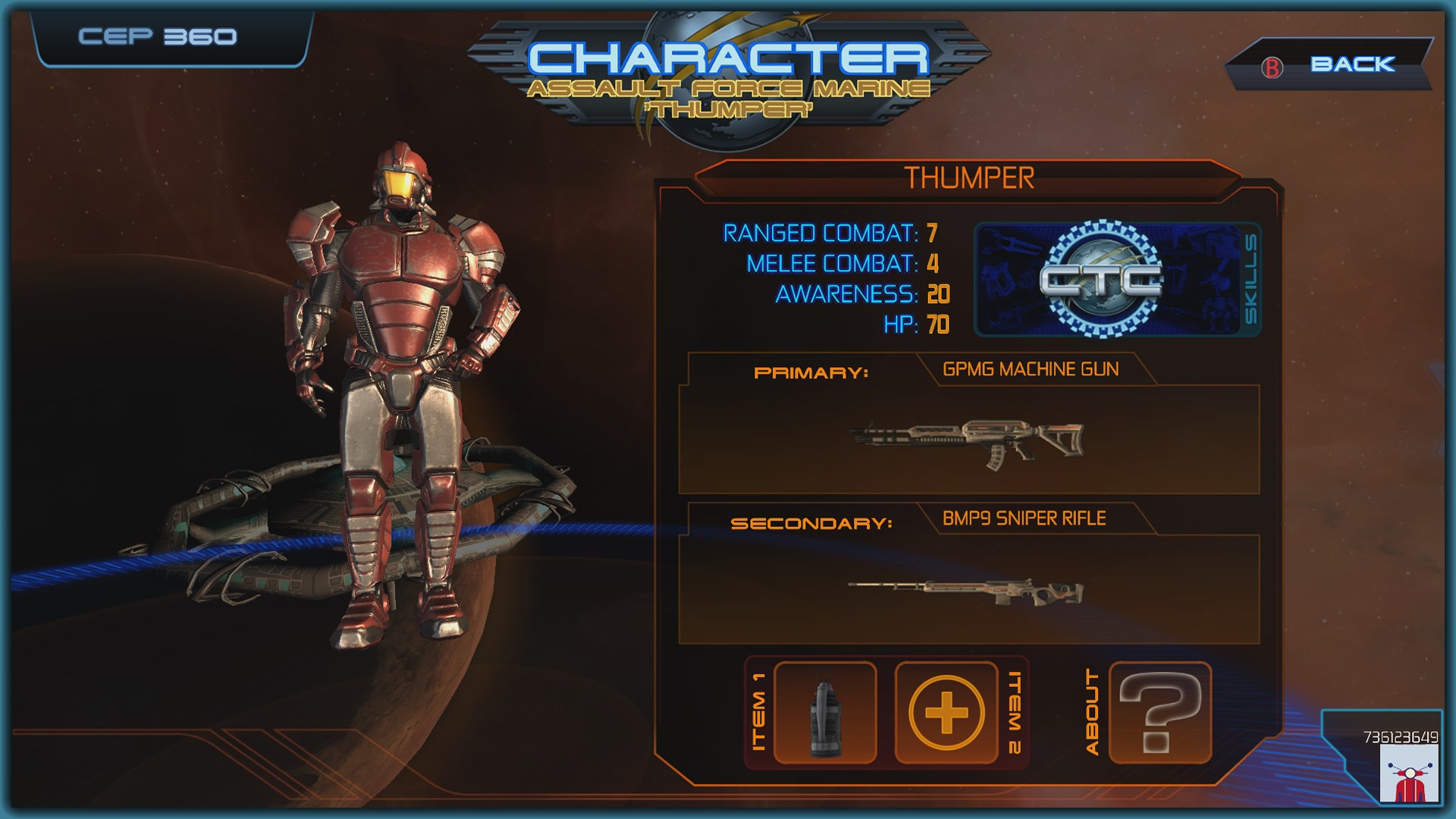Click the HP 70 stat value
Screen dimensions: 1456x819
[938, 324]
